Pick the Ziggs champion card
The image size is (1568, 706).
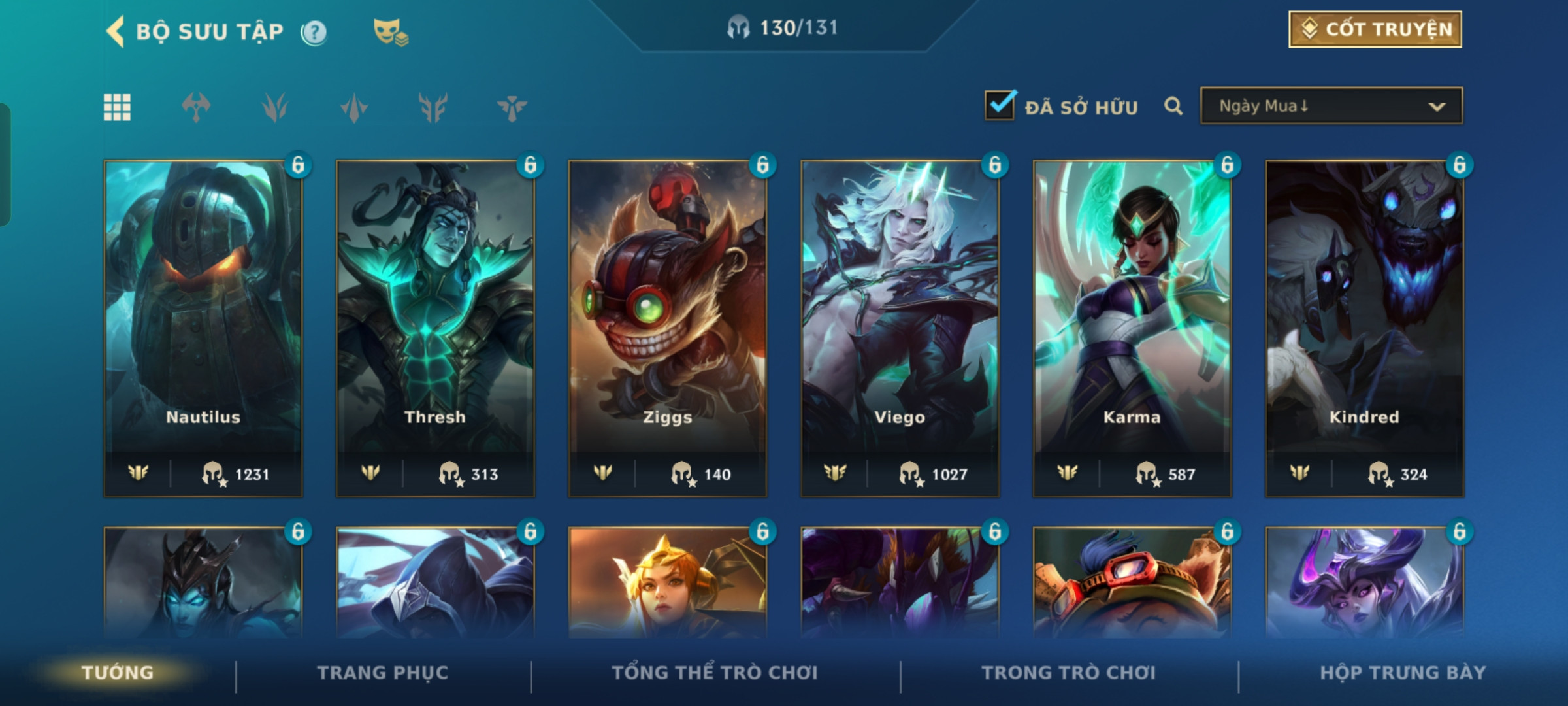point(668,328)
